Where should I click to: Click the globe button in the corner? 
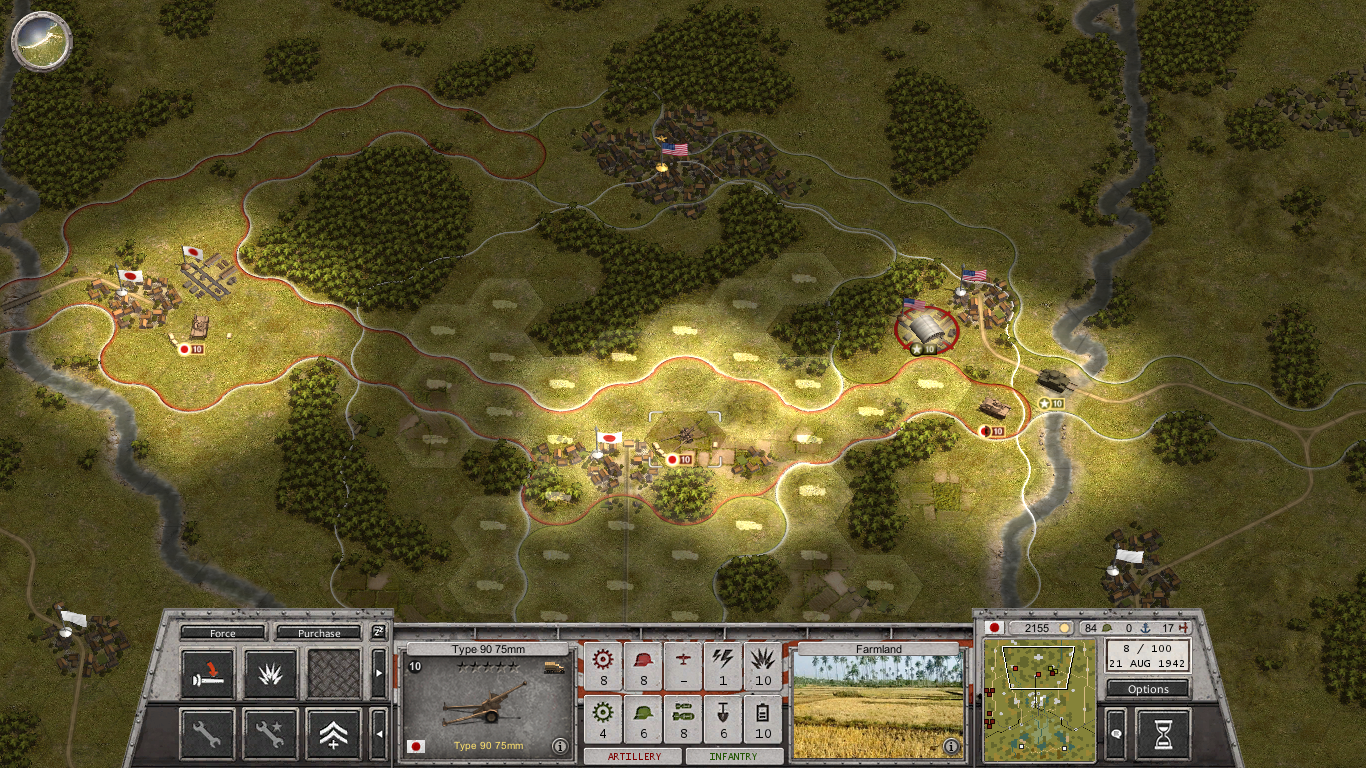[x=42, y=40]
